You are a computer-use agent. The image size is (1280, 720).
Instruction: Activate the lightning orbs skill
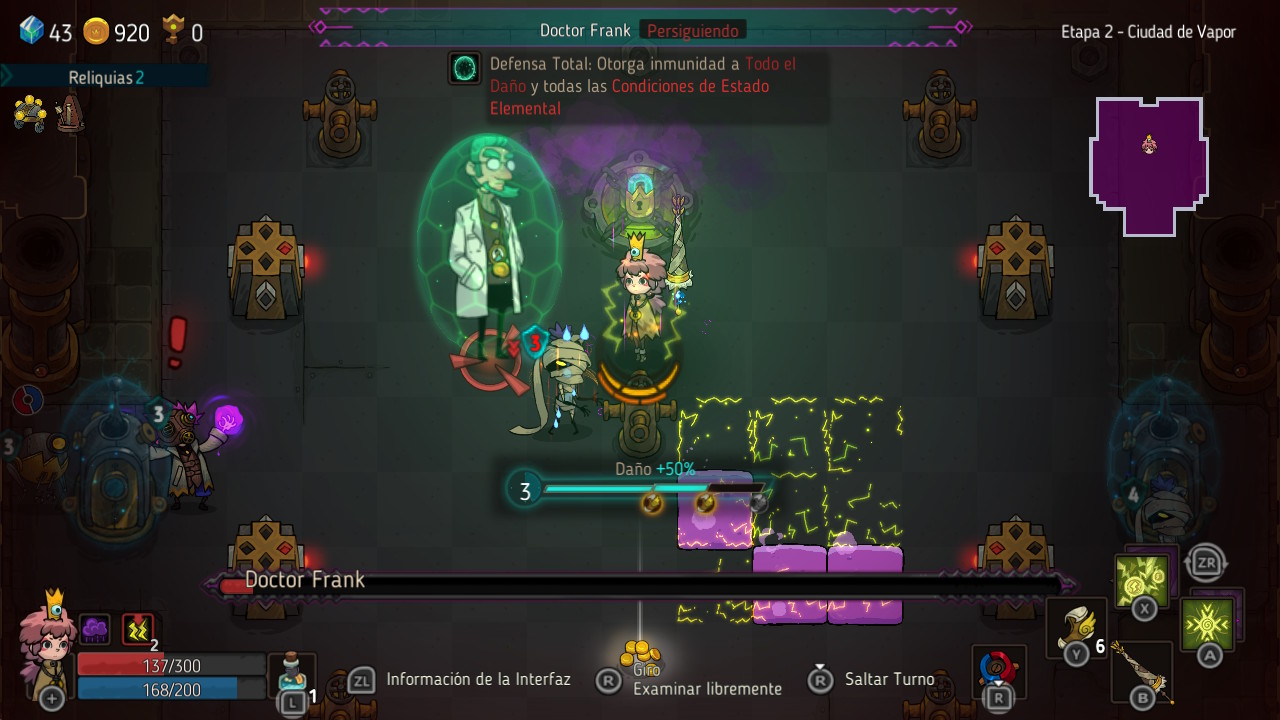1141,580
